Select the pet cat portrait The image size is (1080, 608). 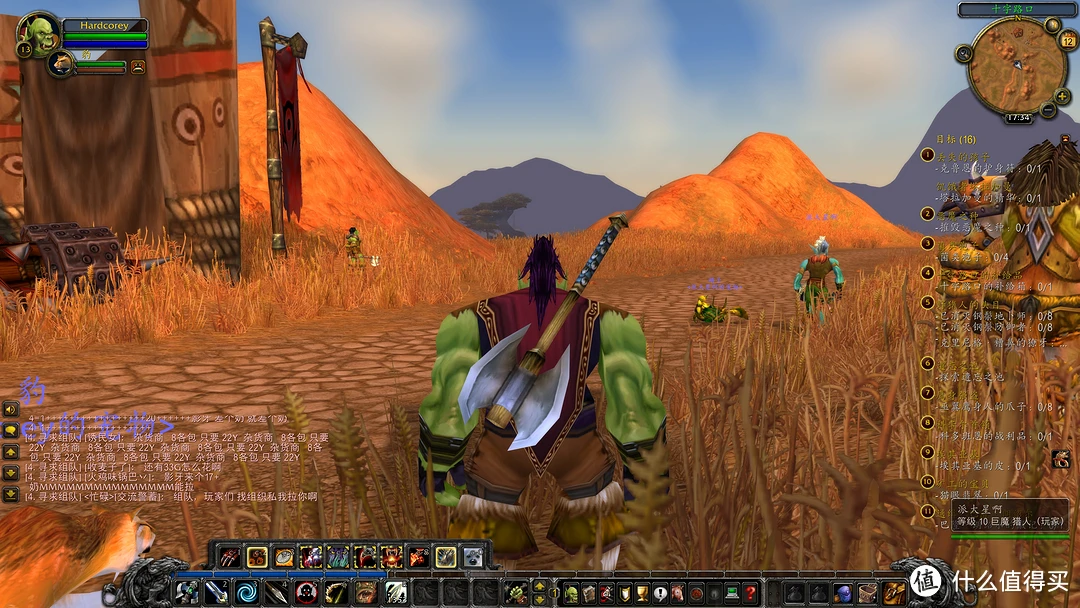[60, 64]
